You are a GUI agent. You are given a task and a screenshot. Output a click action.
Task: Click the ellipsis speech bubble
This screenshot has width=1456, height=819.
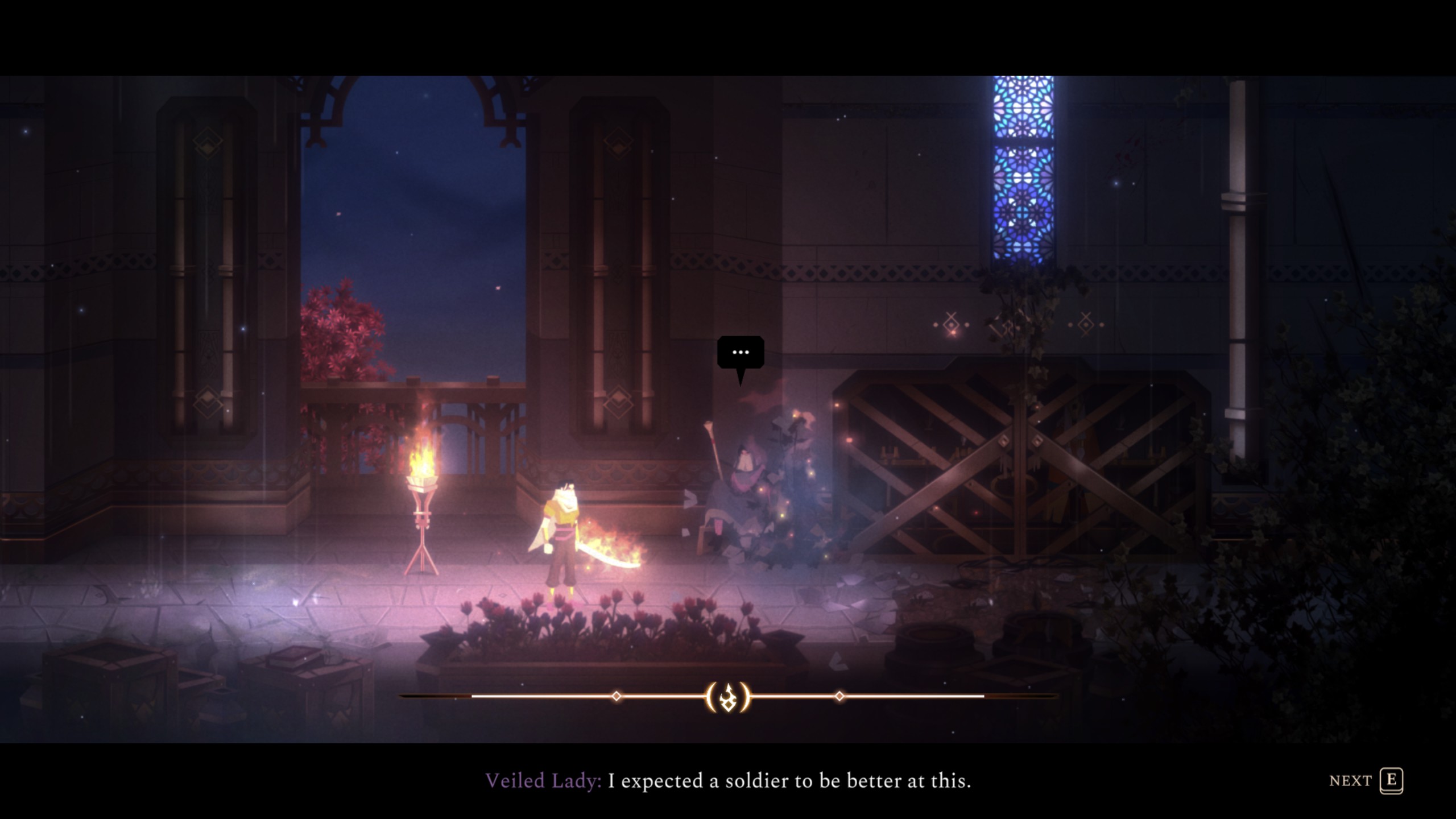tap(741, 353)
